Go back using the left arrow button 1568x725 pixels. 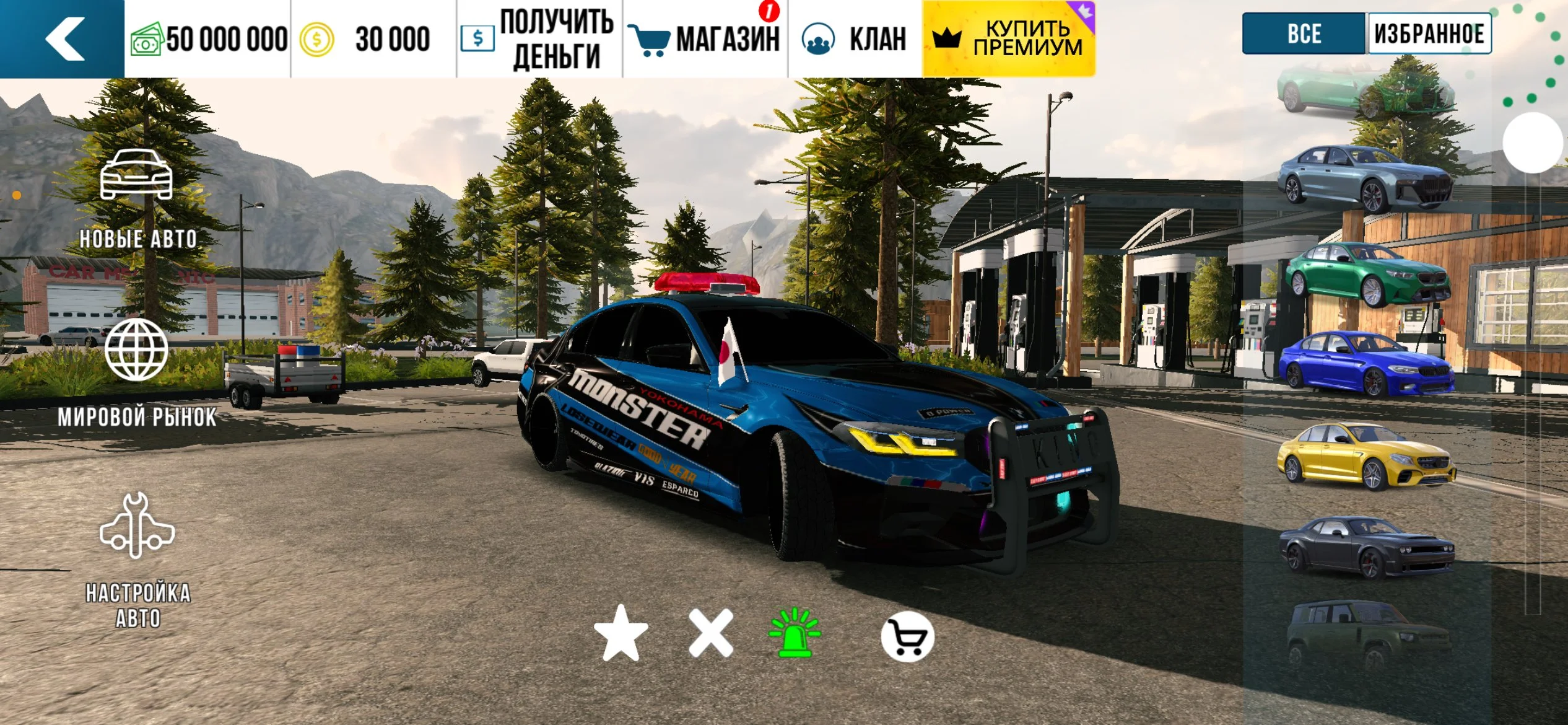63,38
